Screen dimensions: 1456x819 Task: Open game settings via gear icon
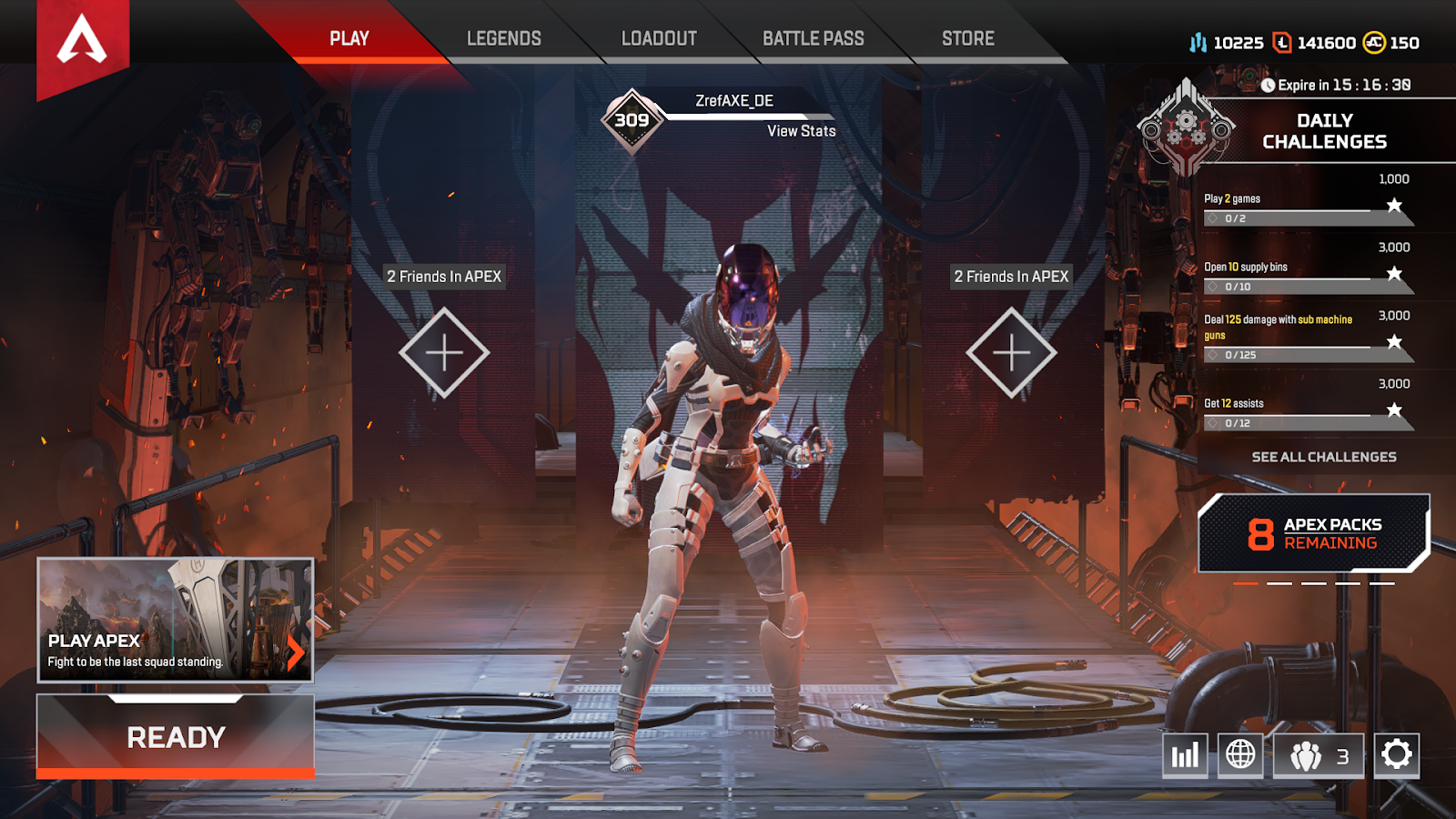tap(1399, 755)
